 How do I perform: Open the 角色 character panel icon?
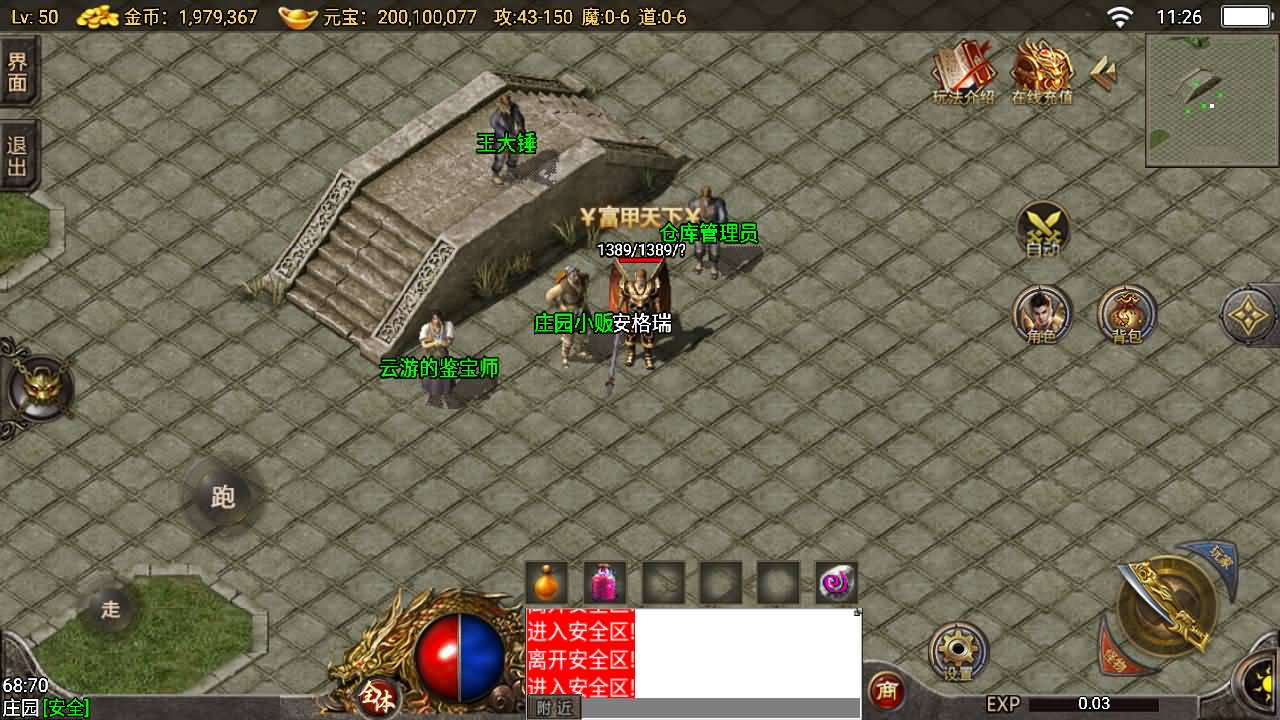[x=1043, y=313]
